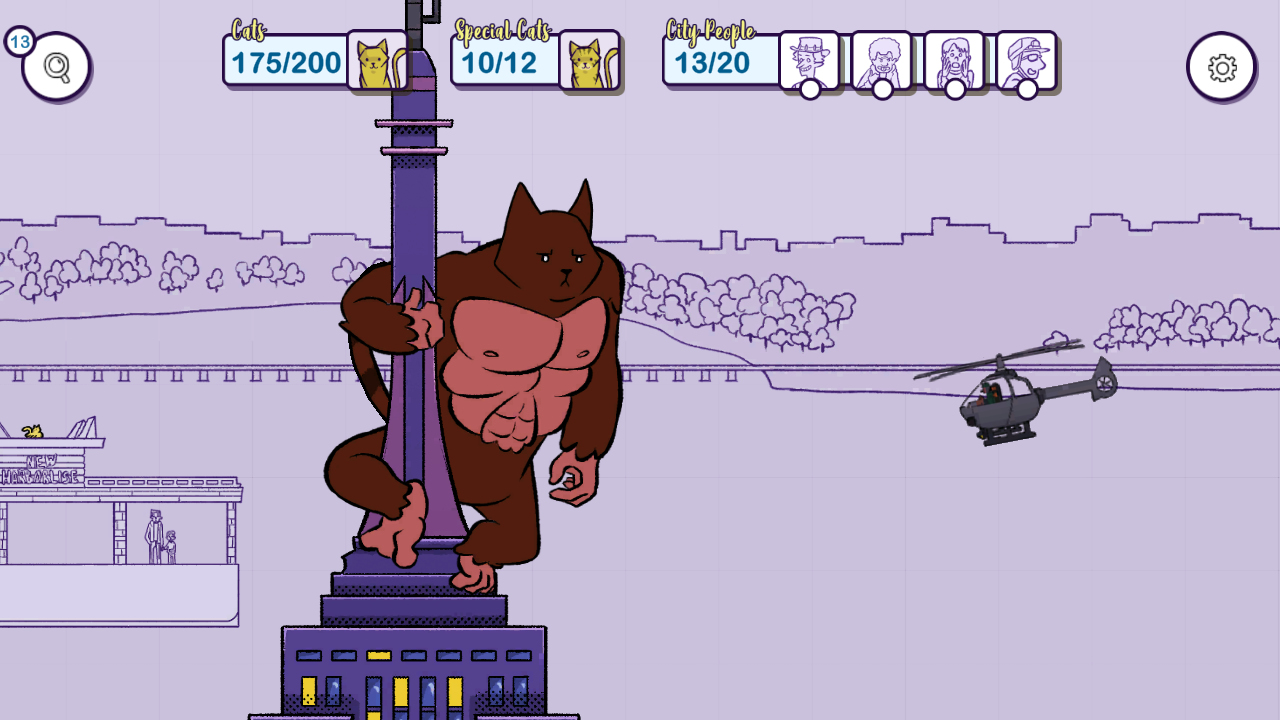Click the people standing on the ferry deck

(160, 535)
